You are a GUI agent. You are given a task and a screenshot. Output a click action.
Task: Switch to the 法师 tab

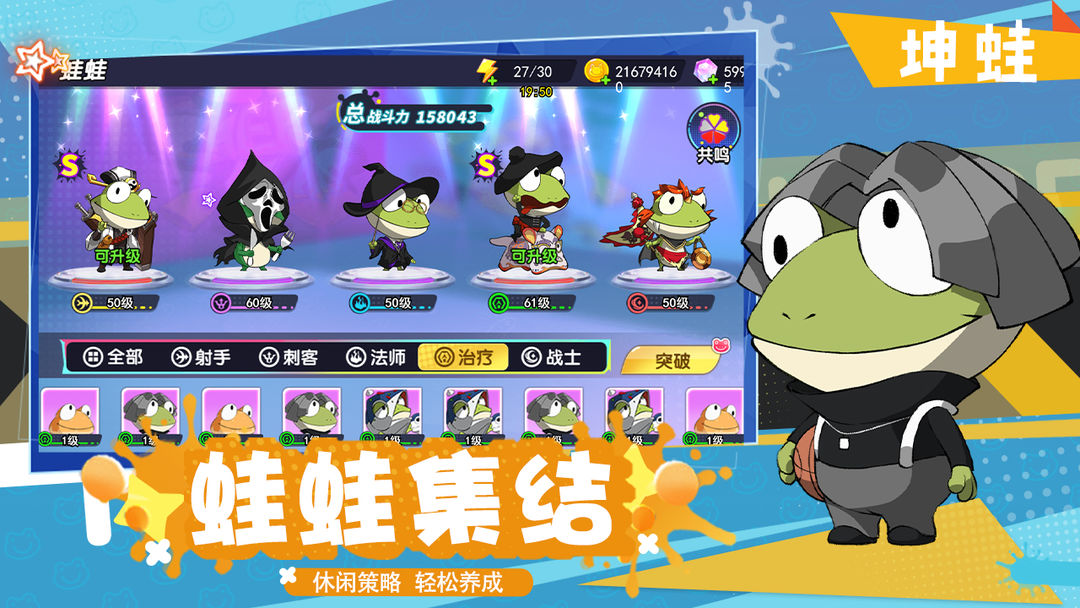(376, 357)
